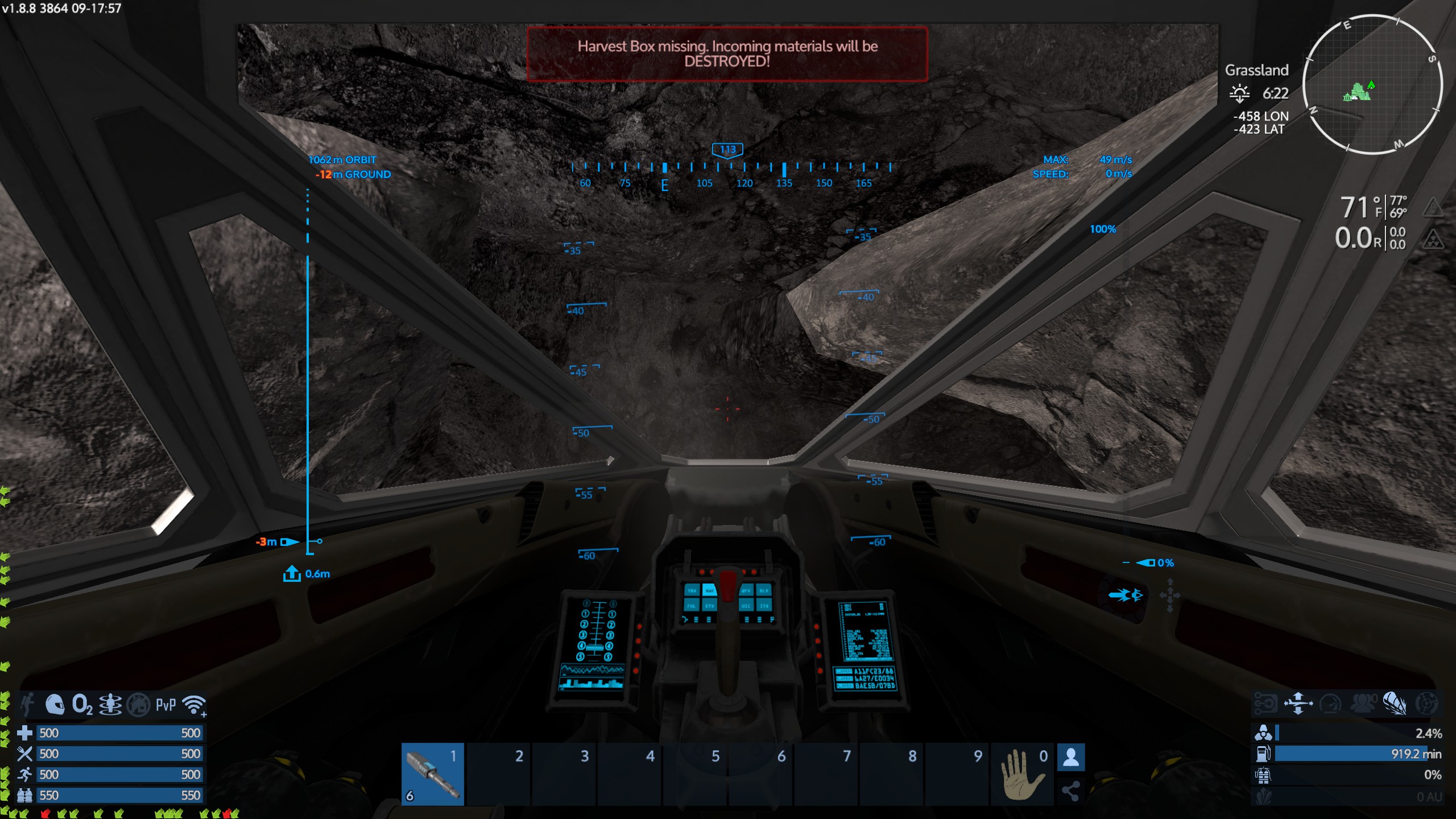Screen dimensions: 1456x819
Task: Switch to the player toolbar icon
Action: pos(1071,758)
